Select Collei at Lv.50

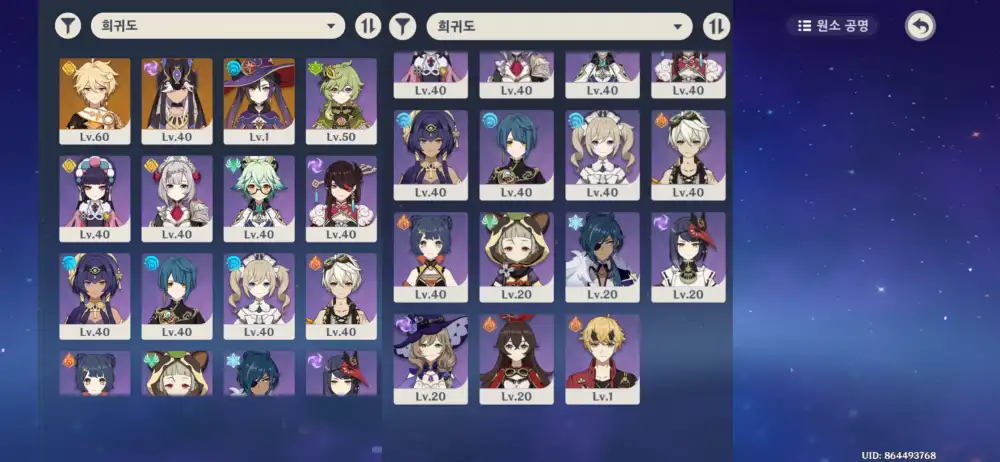tap(341, 100)
